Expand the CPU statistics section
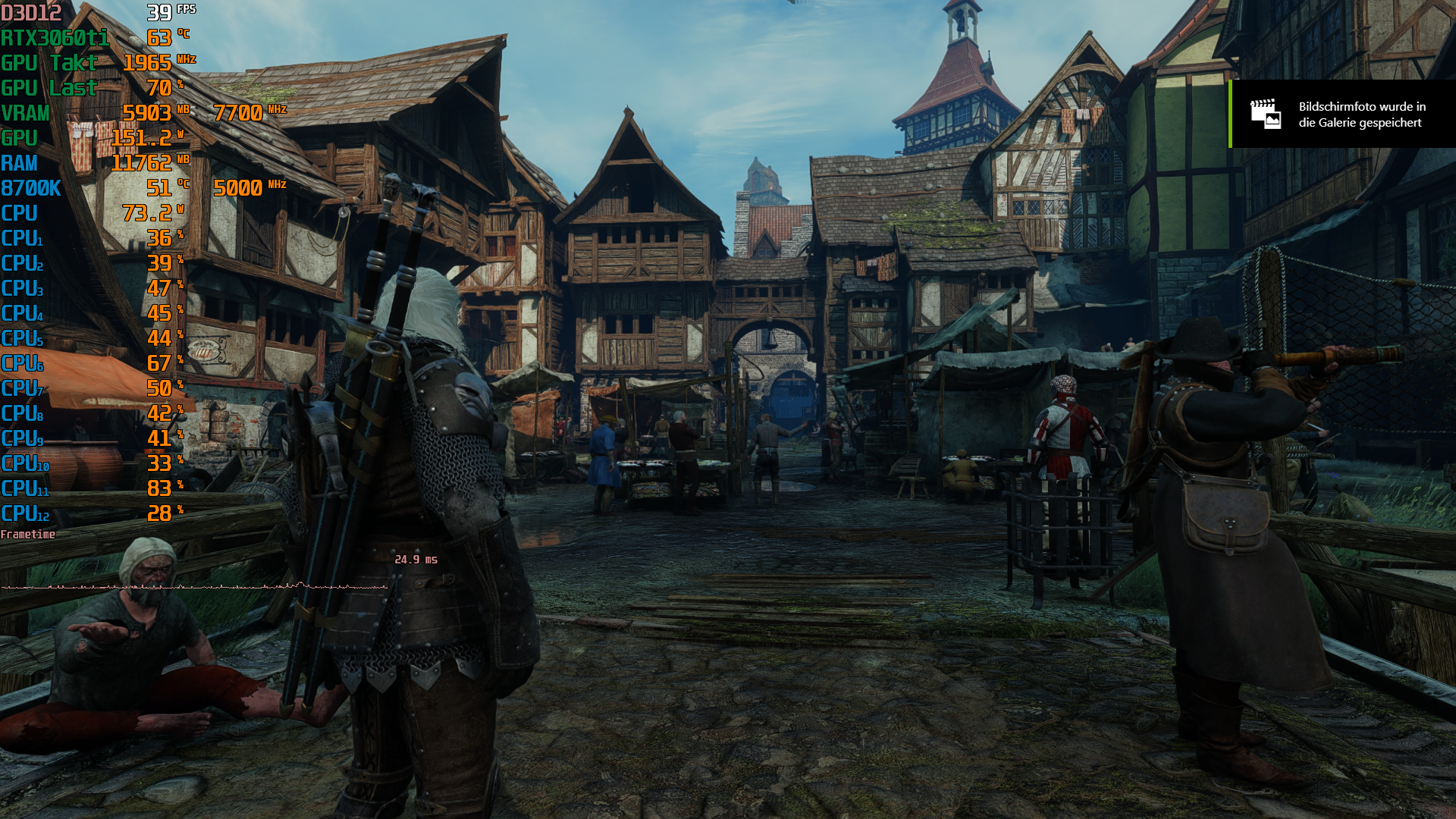The height and width of the screenshot is (819, 1456). [19, 212]
